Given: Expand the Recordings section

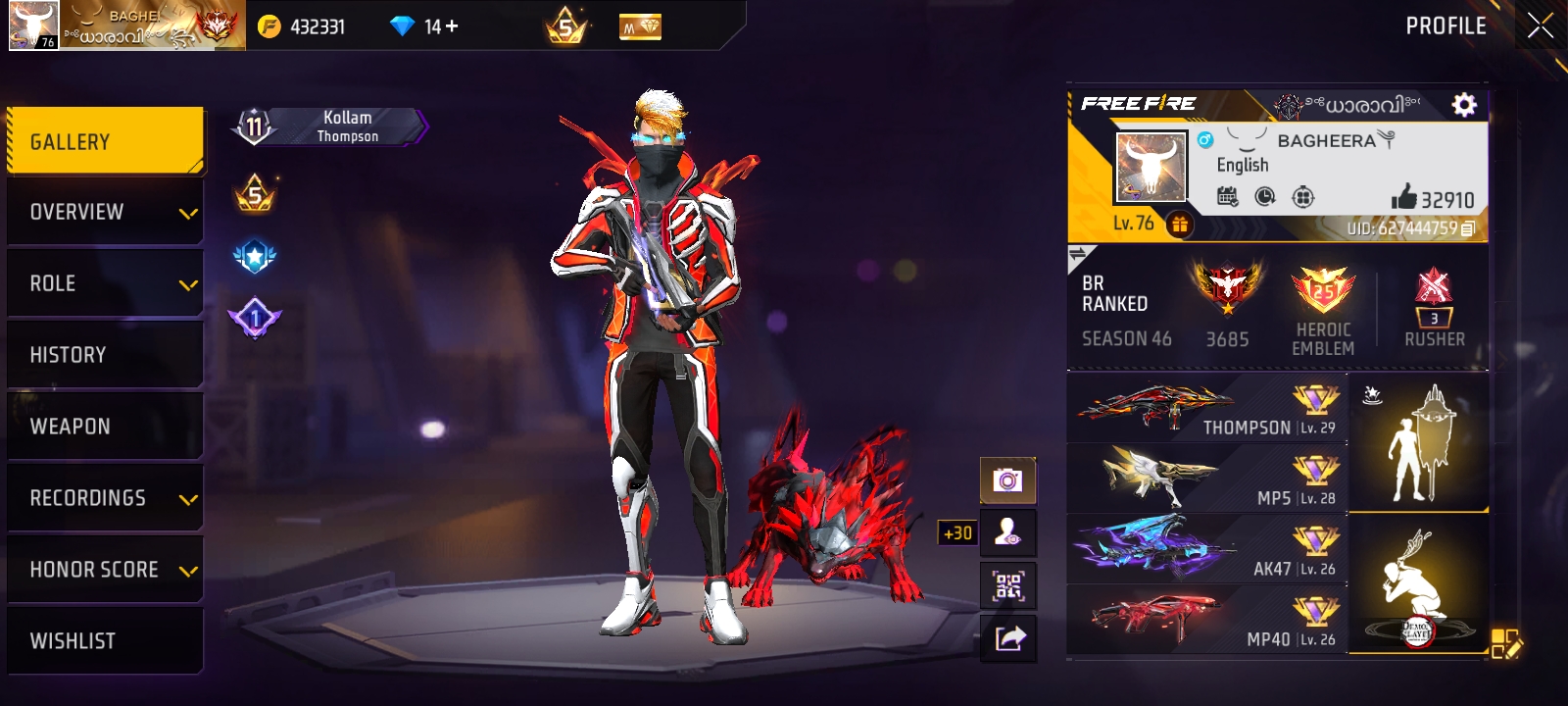Looking at the screenshot, I should coord(105,498).
